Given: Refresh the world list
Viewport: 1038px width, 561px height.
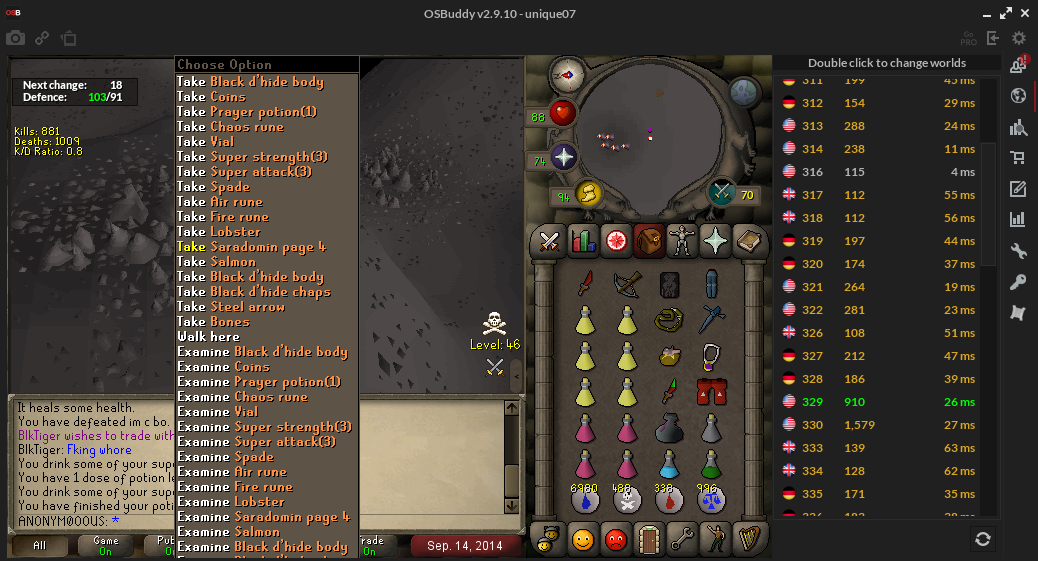Looking at the screenshot, I should click(983, 539).
